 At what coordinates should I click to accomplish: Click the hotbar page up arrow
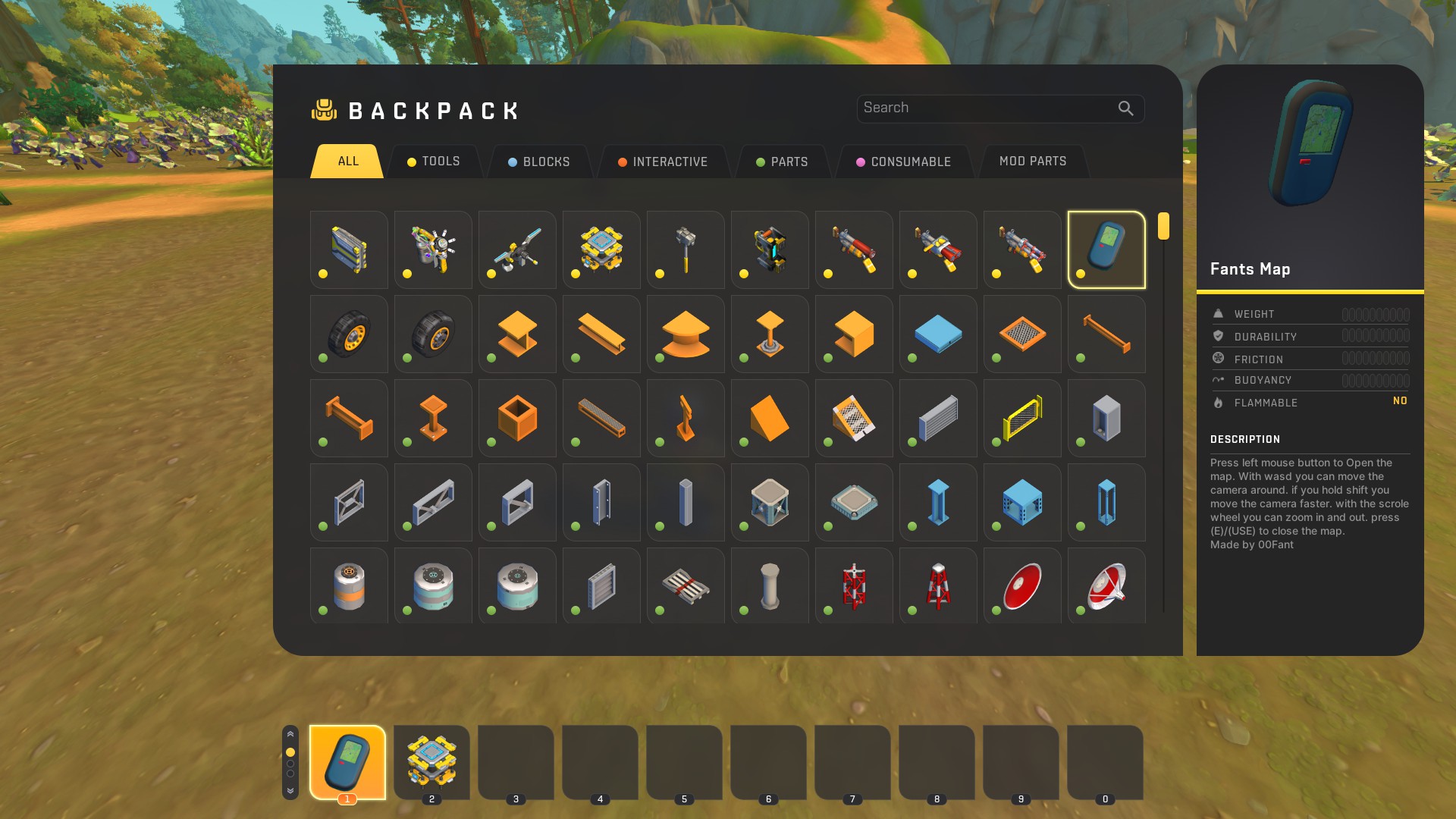click(x=290, y=734)
